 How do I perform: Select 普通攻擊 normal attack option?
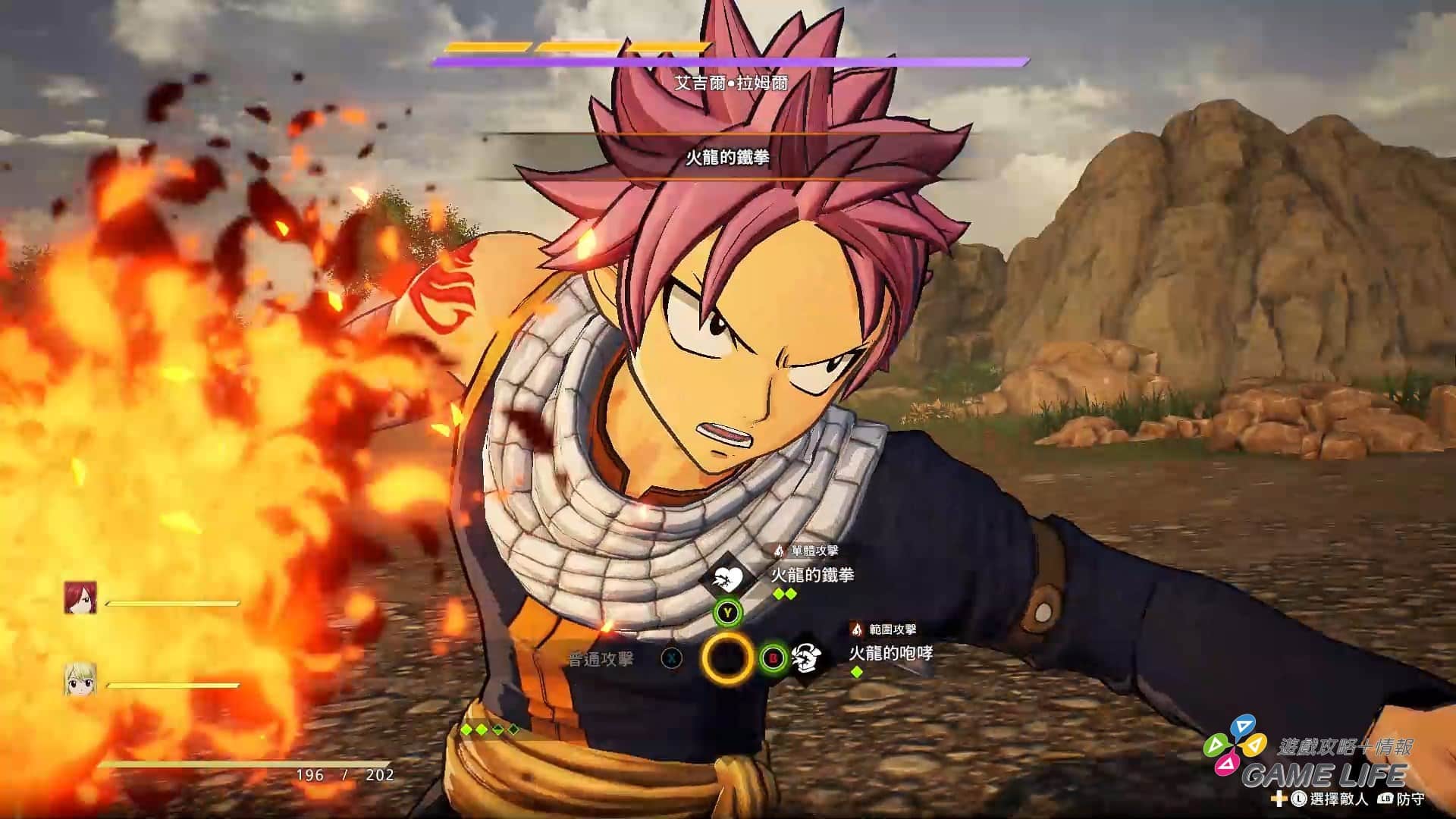coord(601,659)
